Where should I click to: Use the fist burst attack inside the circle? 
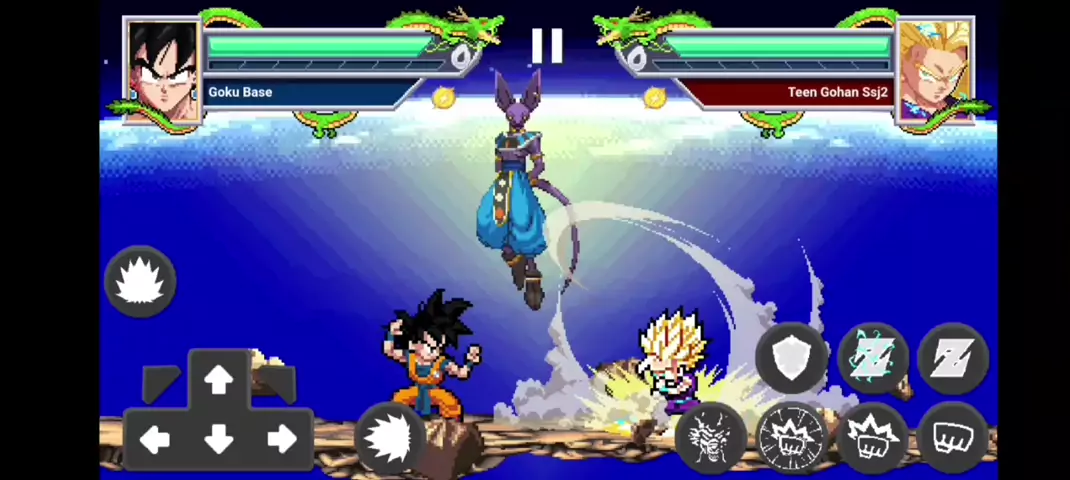pyautogui.click(x=792, y=438)
